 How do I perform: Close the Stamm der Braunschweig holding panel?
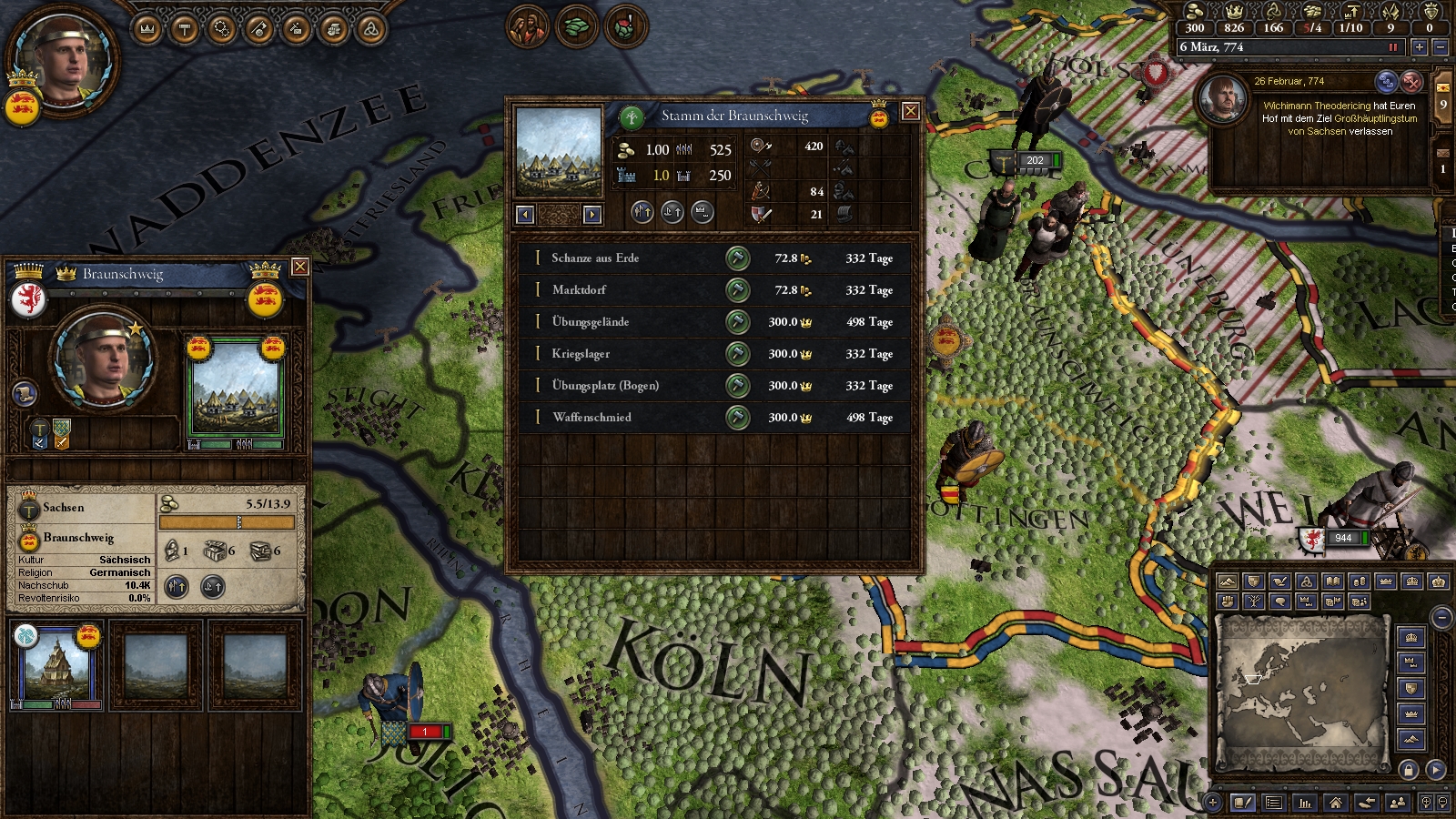tap(909, 112)
